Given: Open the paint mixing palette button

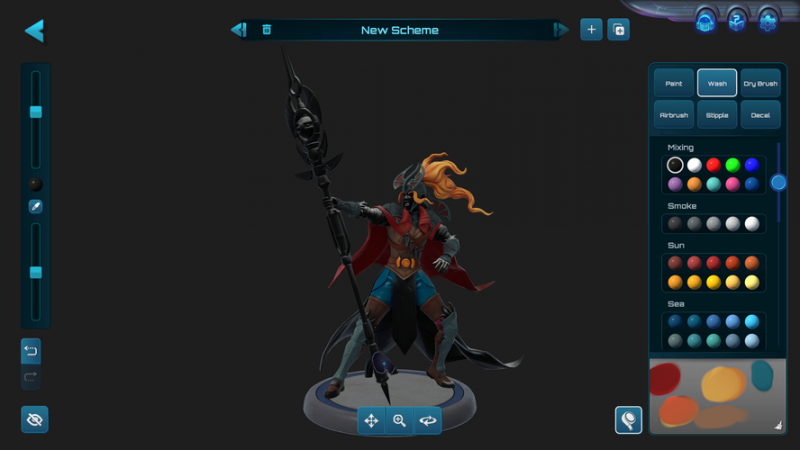Looking at the screenshot, I should coord(628,420).
